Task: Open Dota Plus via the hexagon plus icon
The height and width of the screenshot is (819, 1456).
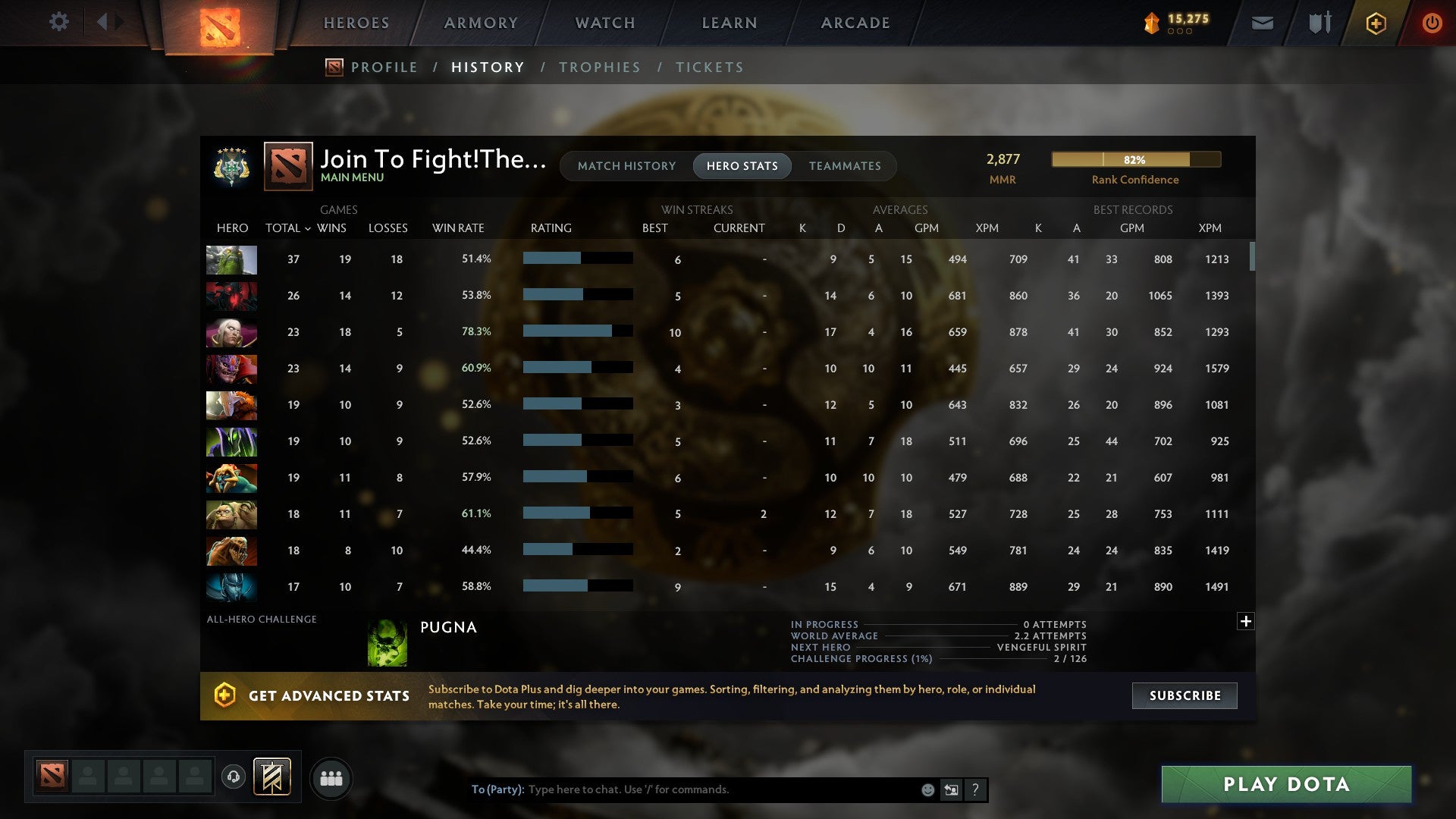Action: [1375, 23]
